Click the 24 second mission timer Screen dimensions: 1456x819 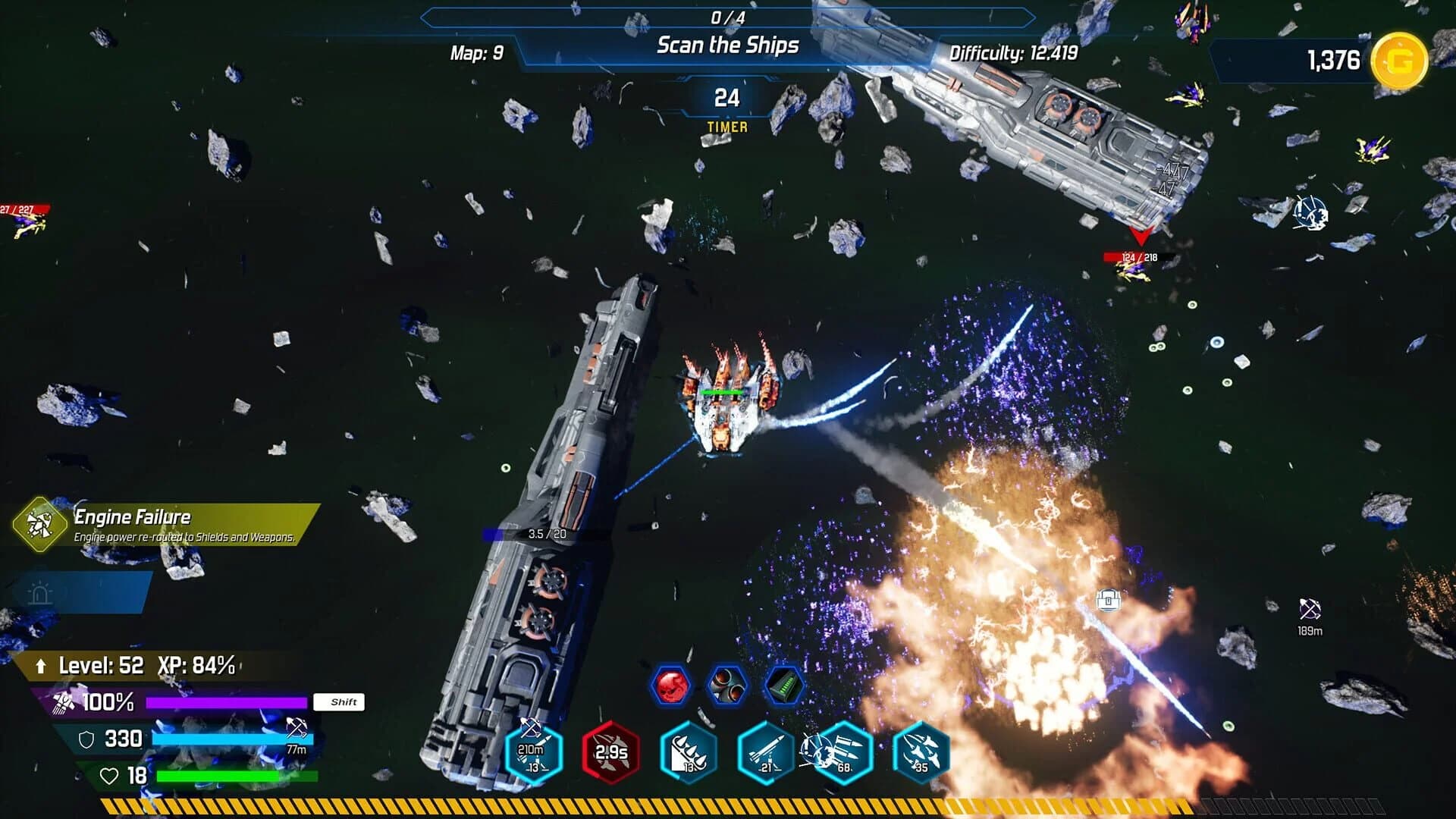(728, 99)
